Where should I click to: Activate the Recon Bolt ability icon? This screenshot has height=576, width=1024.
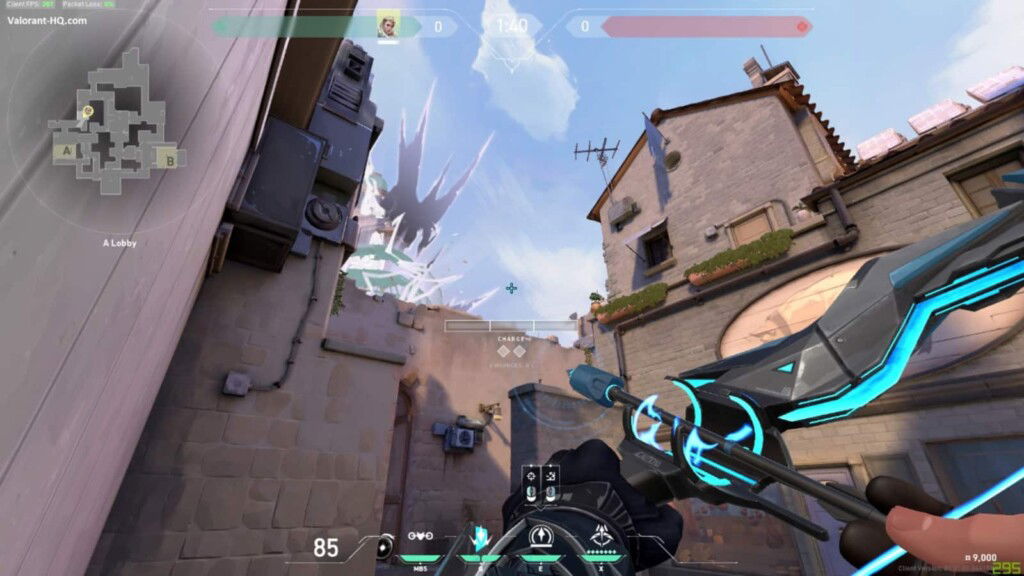click(x=541, y=537)
